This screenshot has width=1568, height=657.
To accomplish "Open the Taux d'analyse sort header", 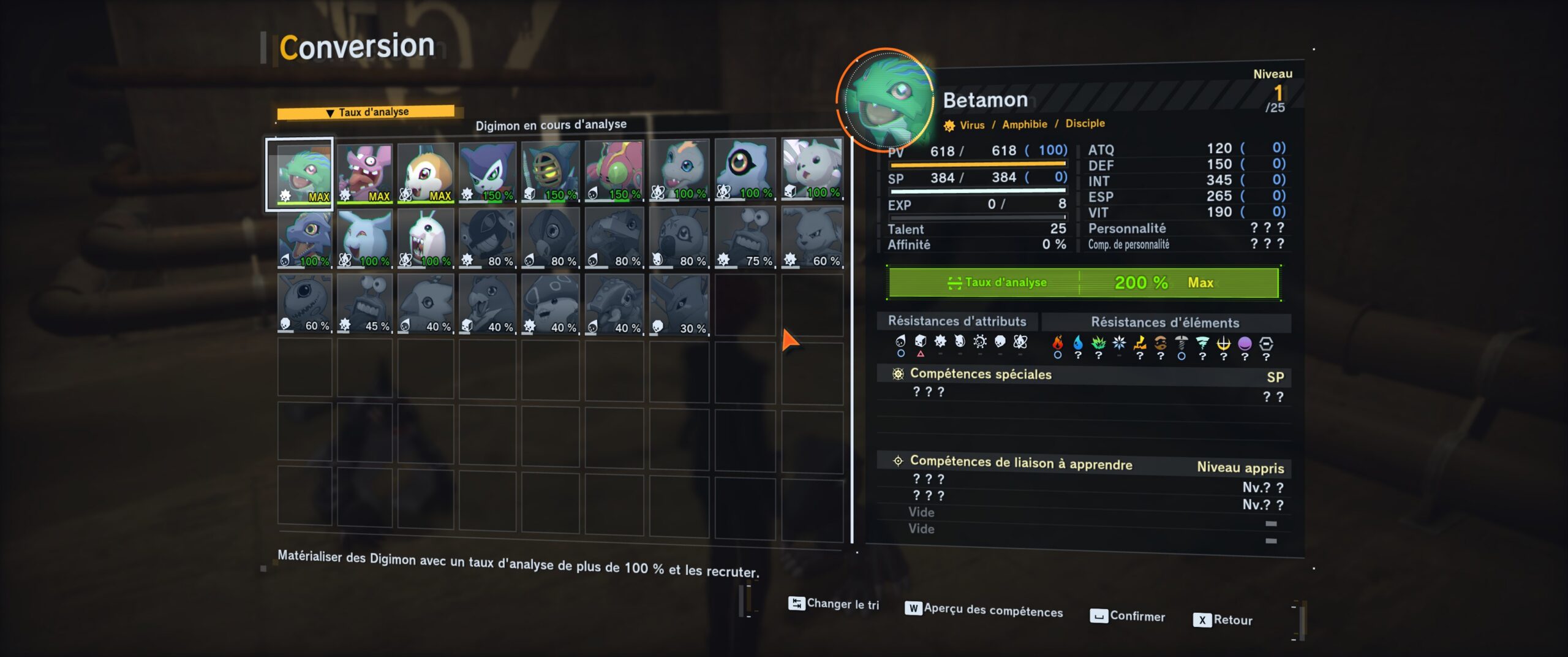I will (366, 112).
